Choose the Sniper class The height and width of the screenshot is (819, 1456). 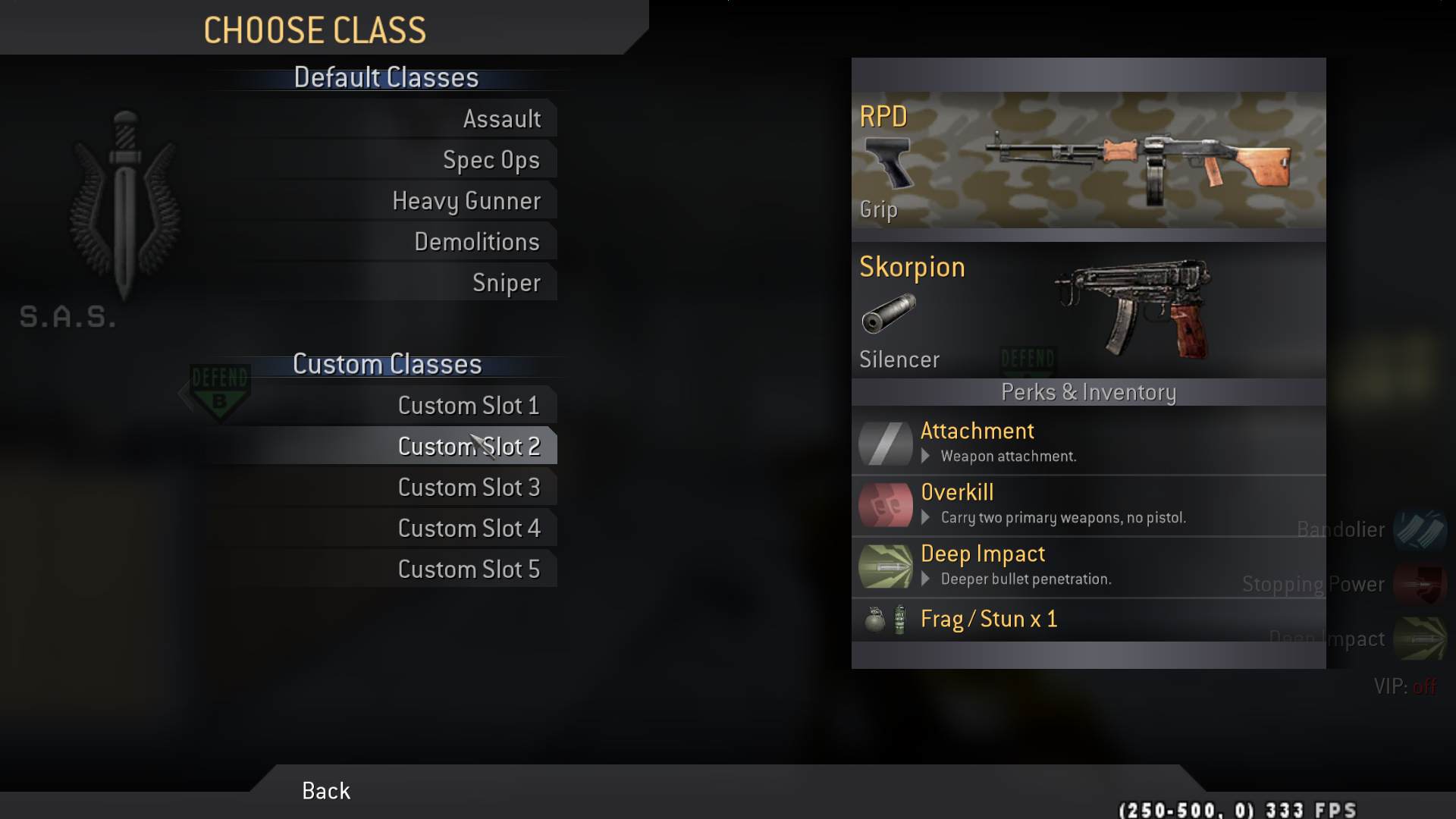[506, 283]
